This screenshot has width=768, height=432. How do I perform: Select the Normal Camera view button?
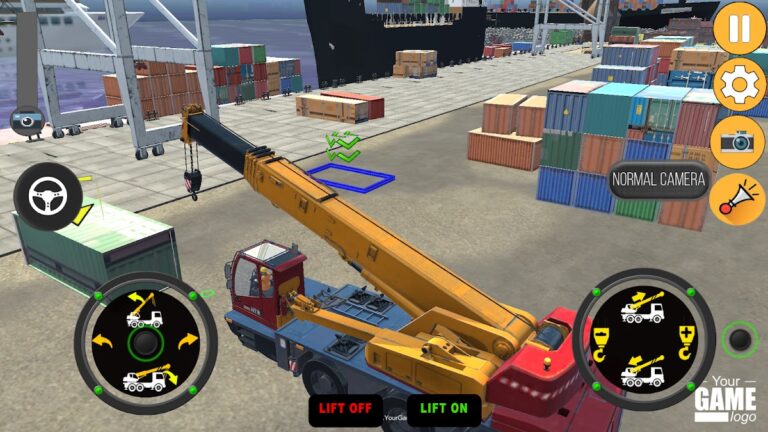(x=659, y=181)
